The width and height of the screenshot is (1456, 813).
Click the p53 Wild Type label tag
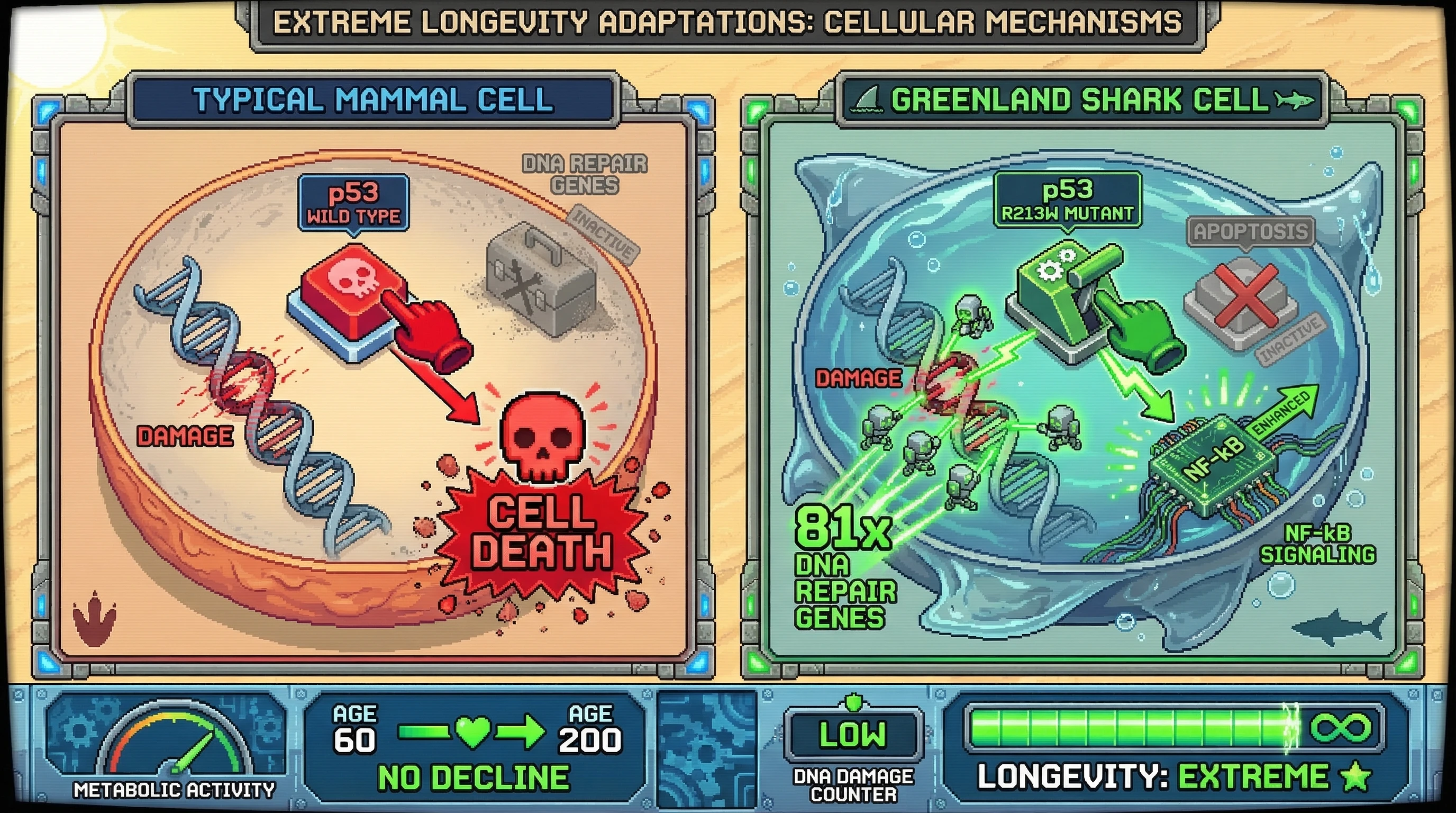354,203
